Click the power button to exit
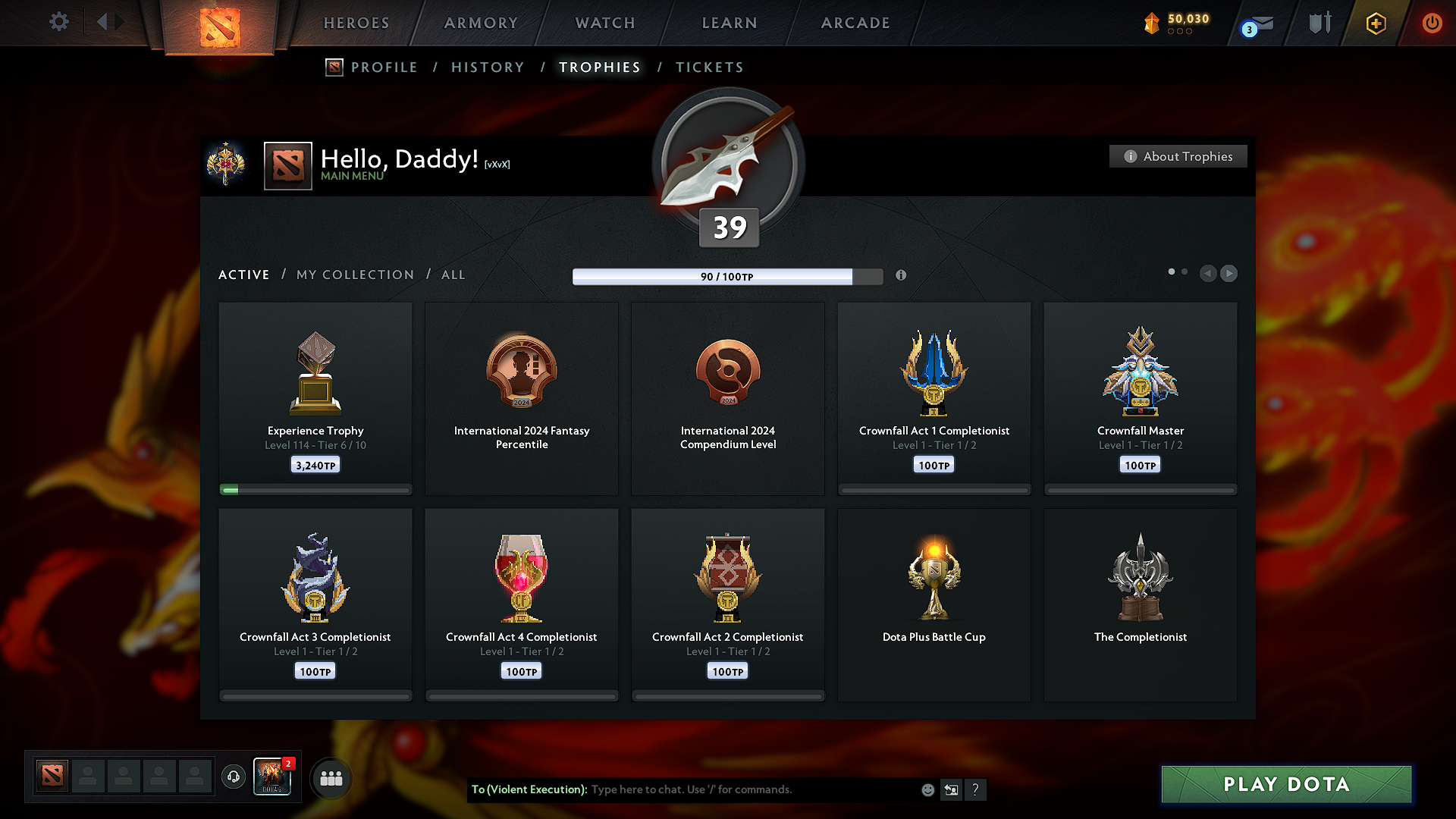 [x=1432, y=23]
